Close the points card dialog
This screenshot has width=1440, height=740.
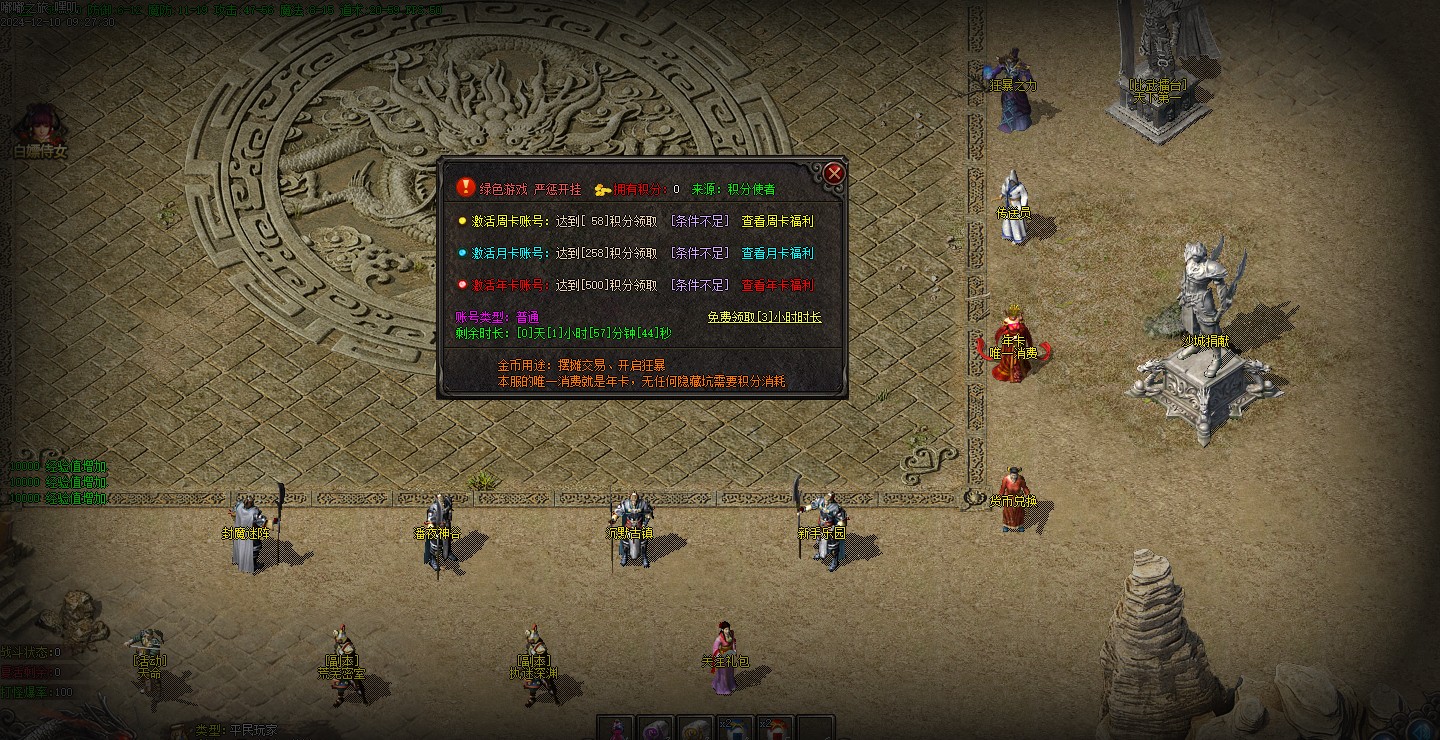tap(834, 174)
